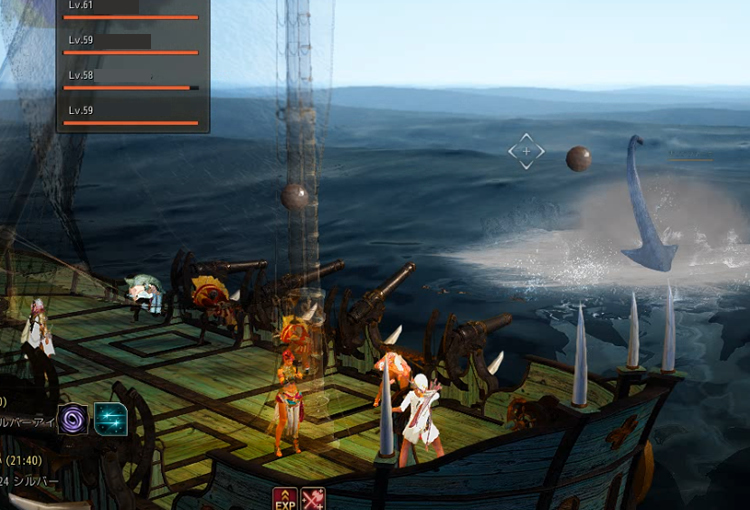Click the purple swirl skill icon
750x510 pixels.
click(74, 418)
